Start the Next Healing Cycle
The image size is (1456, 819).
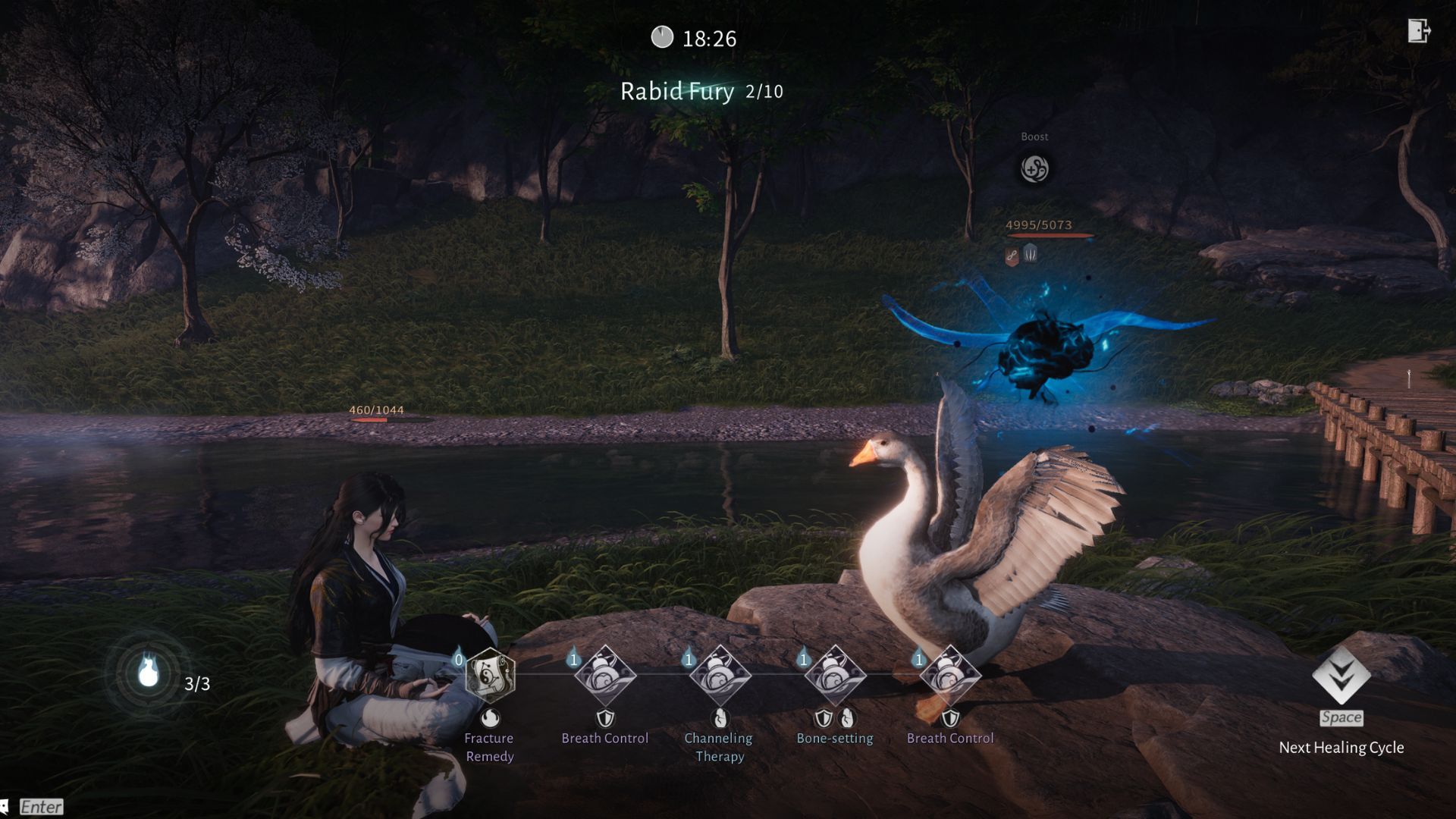click(1341, 676)
